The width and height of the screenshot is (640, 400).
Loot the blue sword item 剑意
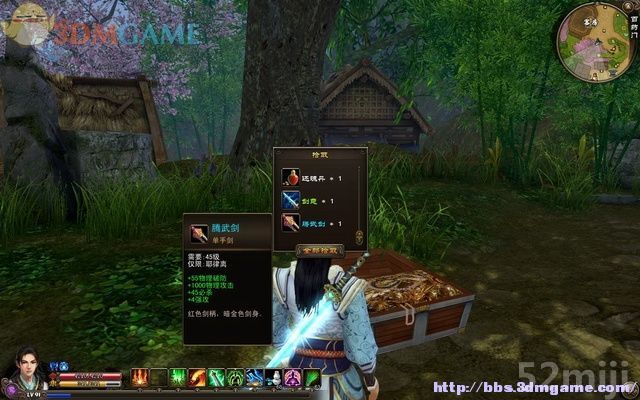tap(292, 201)
